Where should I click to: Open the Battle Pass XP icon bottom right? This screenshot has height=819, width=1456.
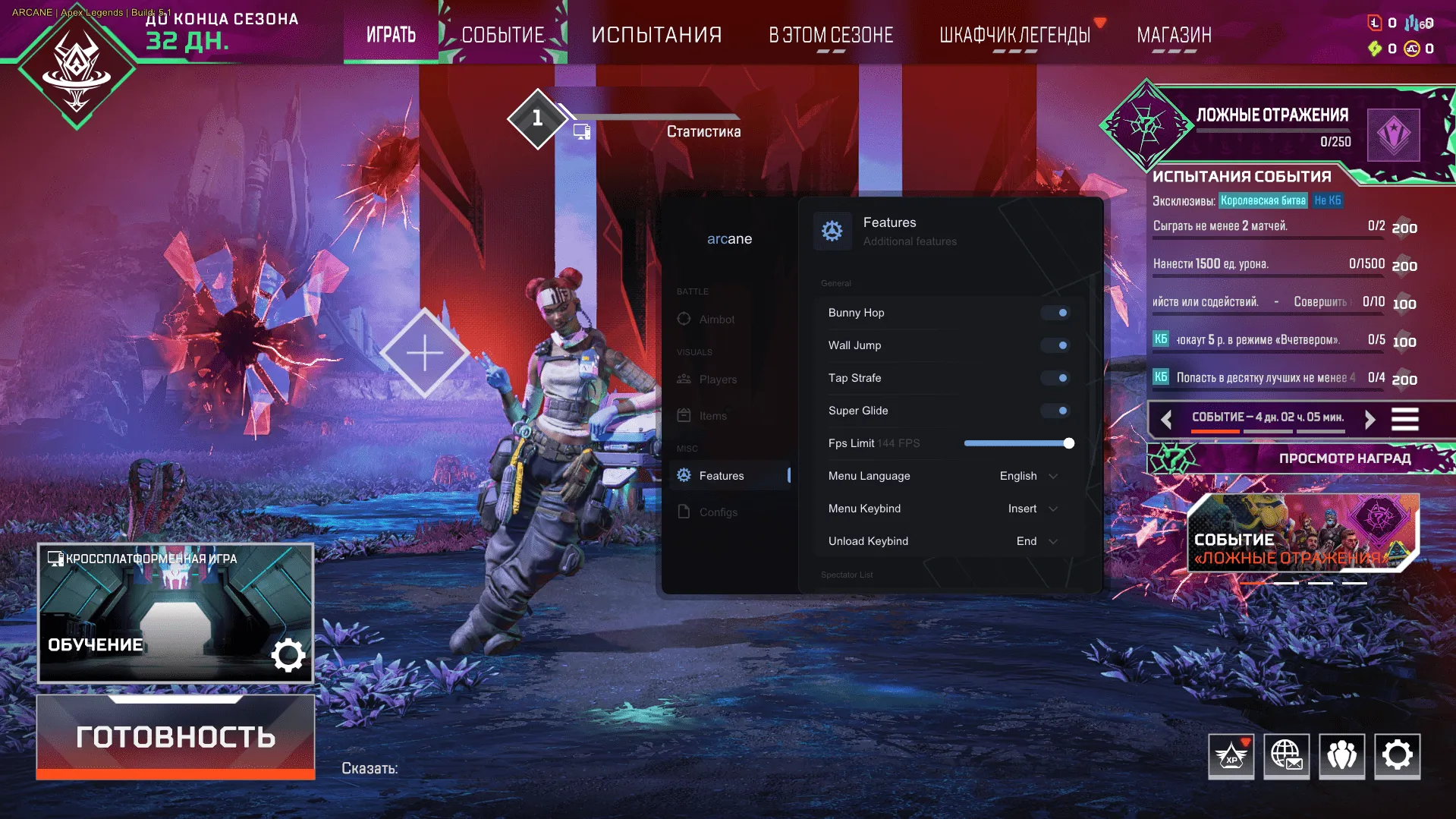pos(1230,756)
